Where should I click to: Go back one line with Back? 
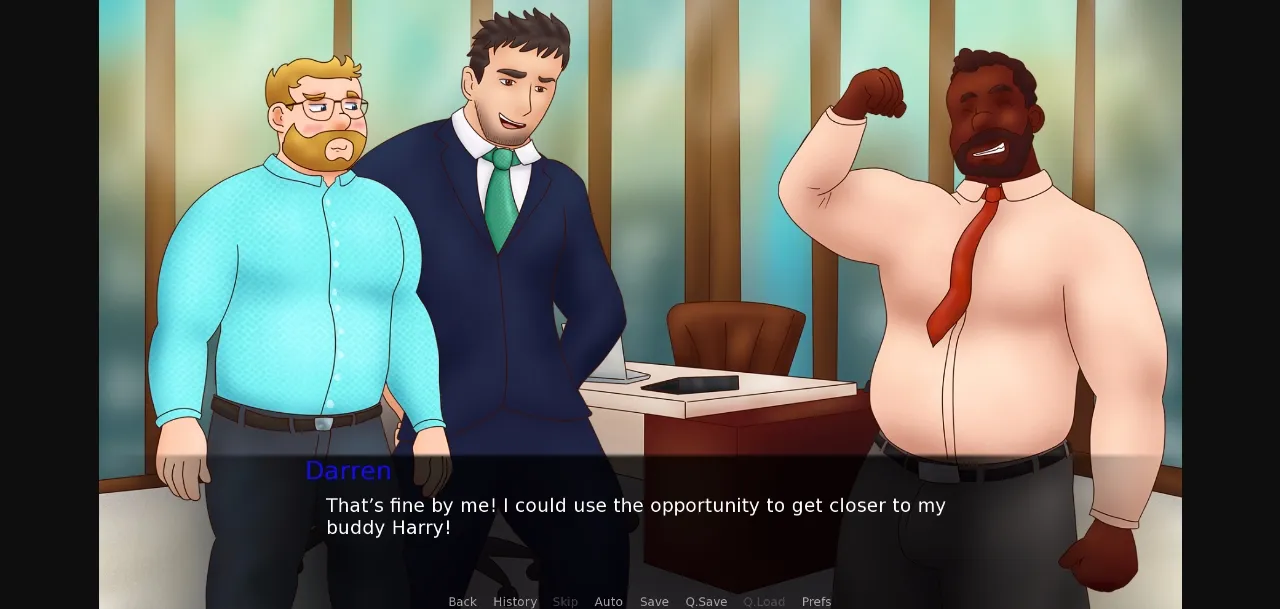[x=462, y=601]
